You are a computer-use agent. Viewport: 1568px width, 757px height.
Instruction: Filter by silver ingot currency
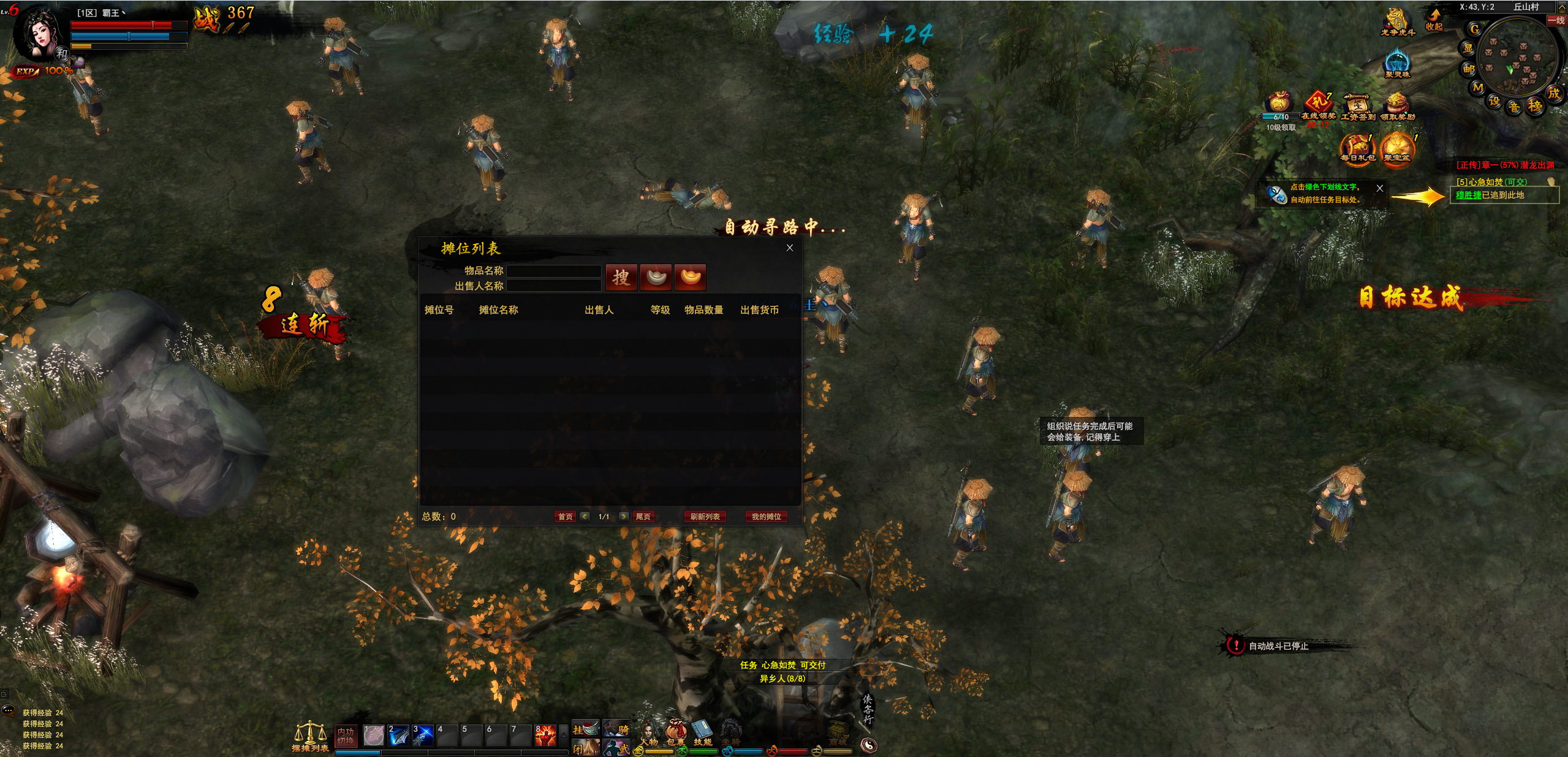656,278
